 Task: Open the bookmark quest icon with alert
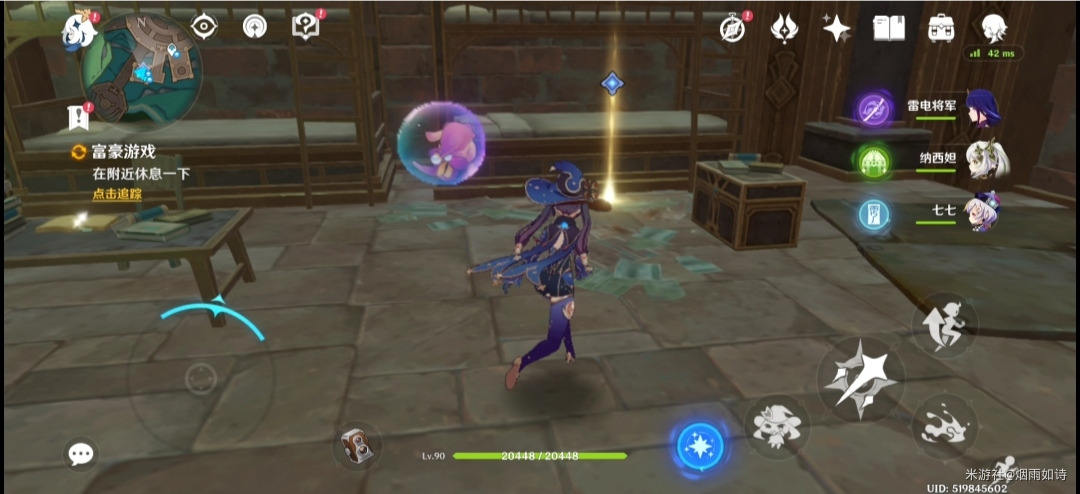79,116
